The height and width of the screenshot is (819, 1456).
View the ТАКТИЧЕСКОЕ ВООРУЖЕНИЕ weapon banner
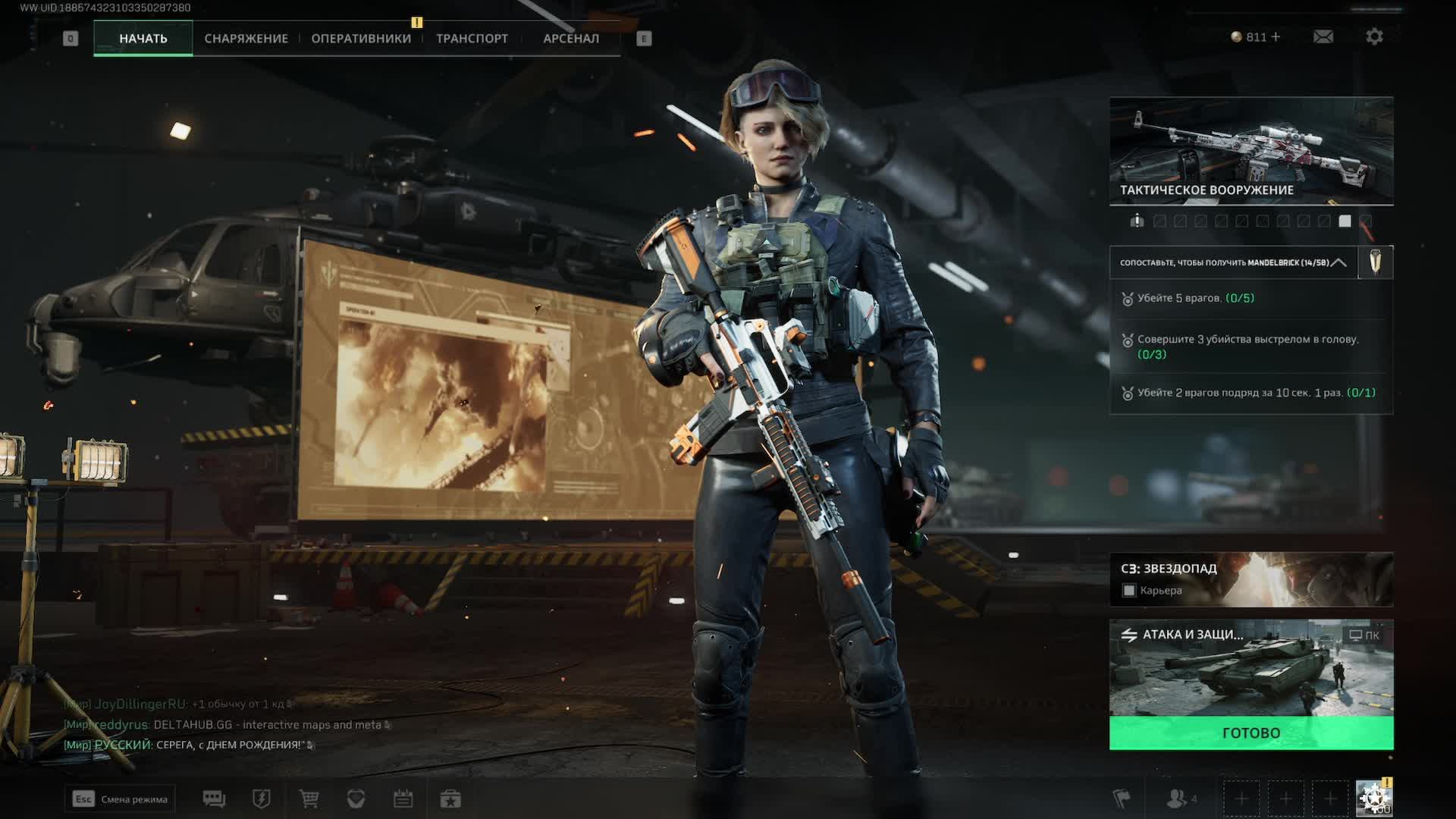pos(1250,150)
